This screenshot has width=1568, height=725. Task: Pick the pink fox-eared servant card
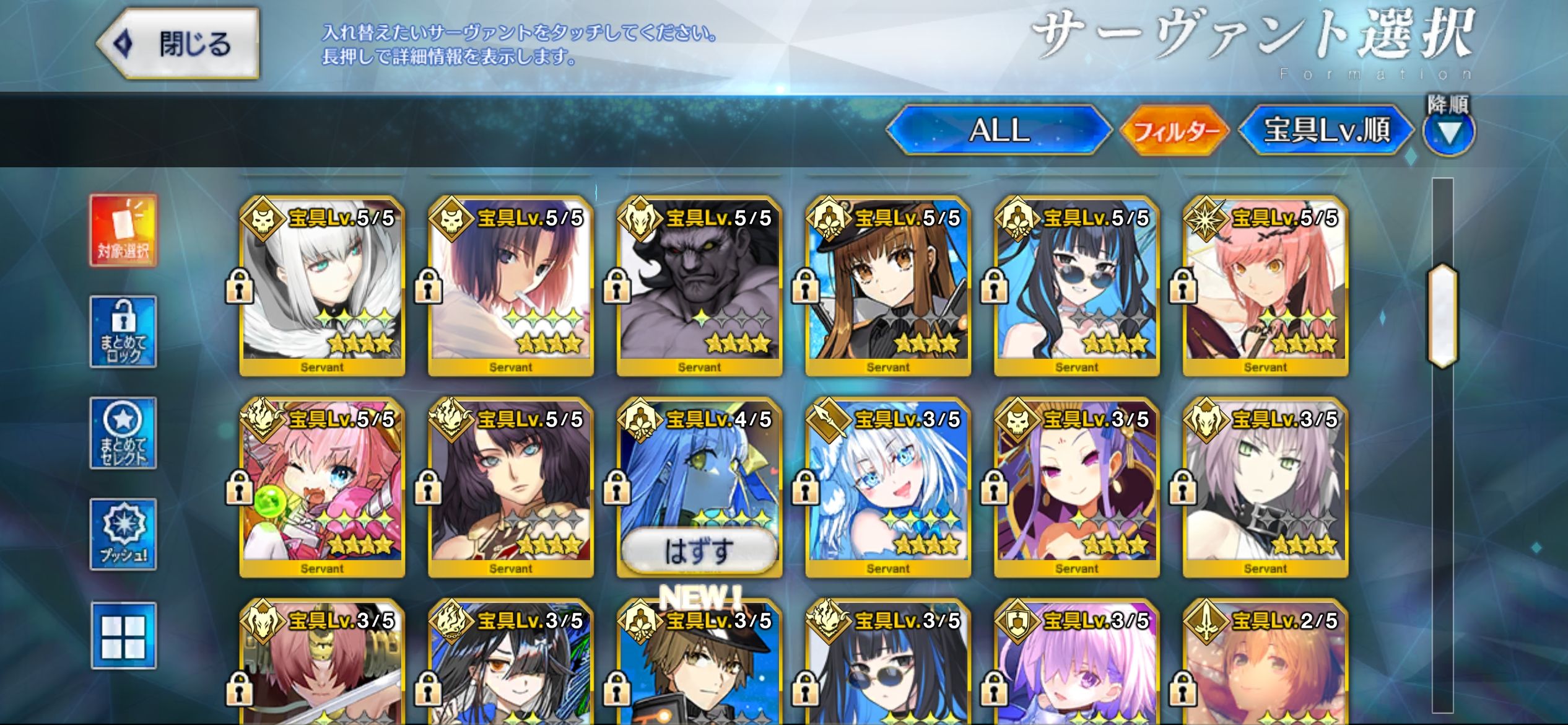click(x=322, y=488)
